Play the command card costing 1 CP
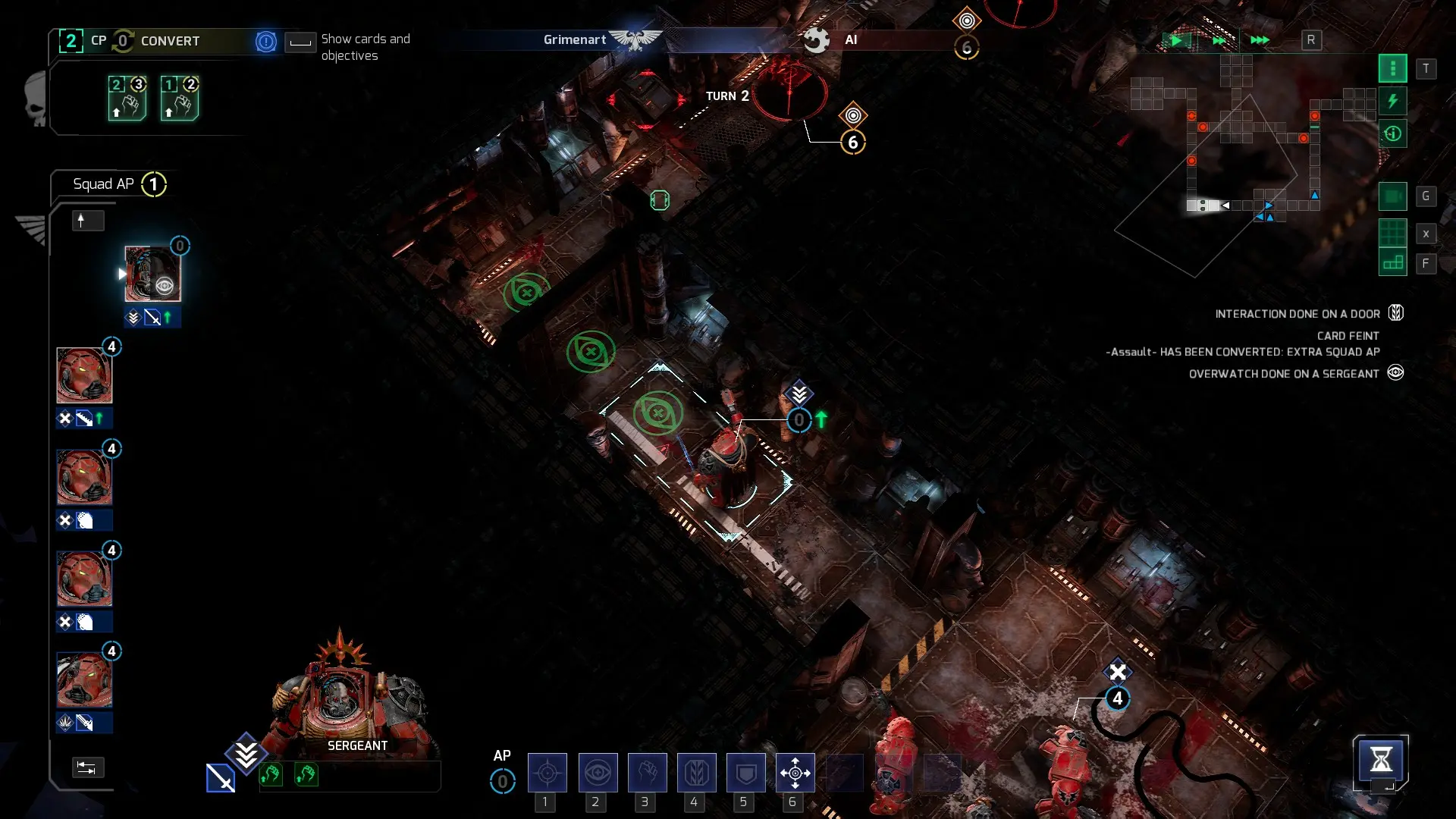This screenshot has width=1456, height=819. point(180,99)
